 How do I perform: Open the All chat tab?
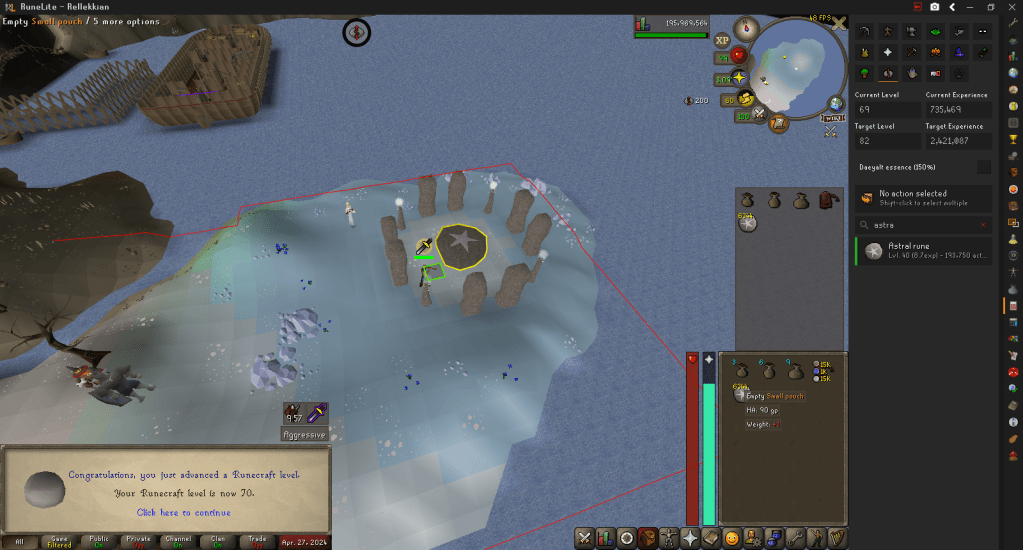(20, 541)
